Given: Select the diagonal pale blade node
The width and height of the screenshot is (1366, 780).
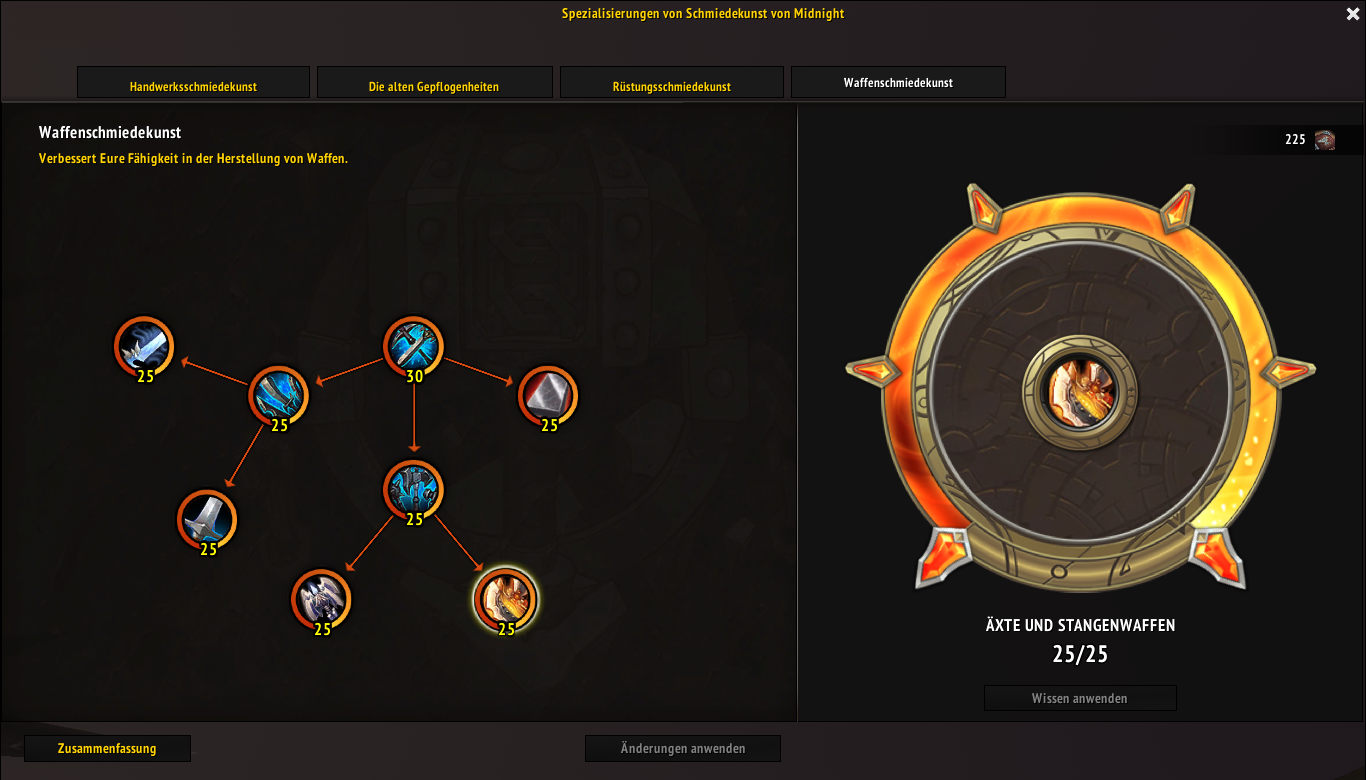Looking at the screenshot, I should click(144, 346).
